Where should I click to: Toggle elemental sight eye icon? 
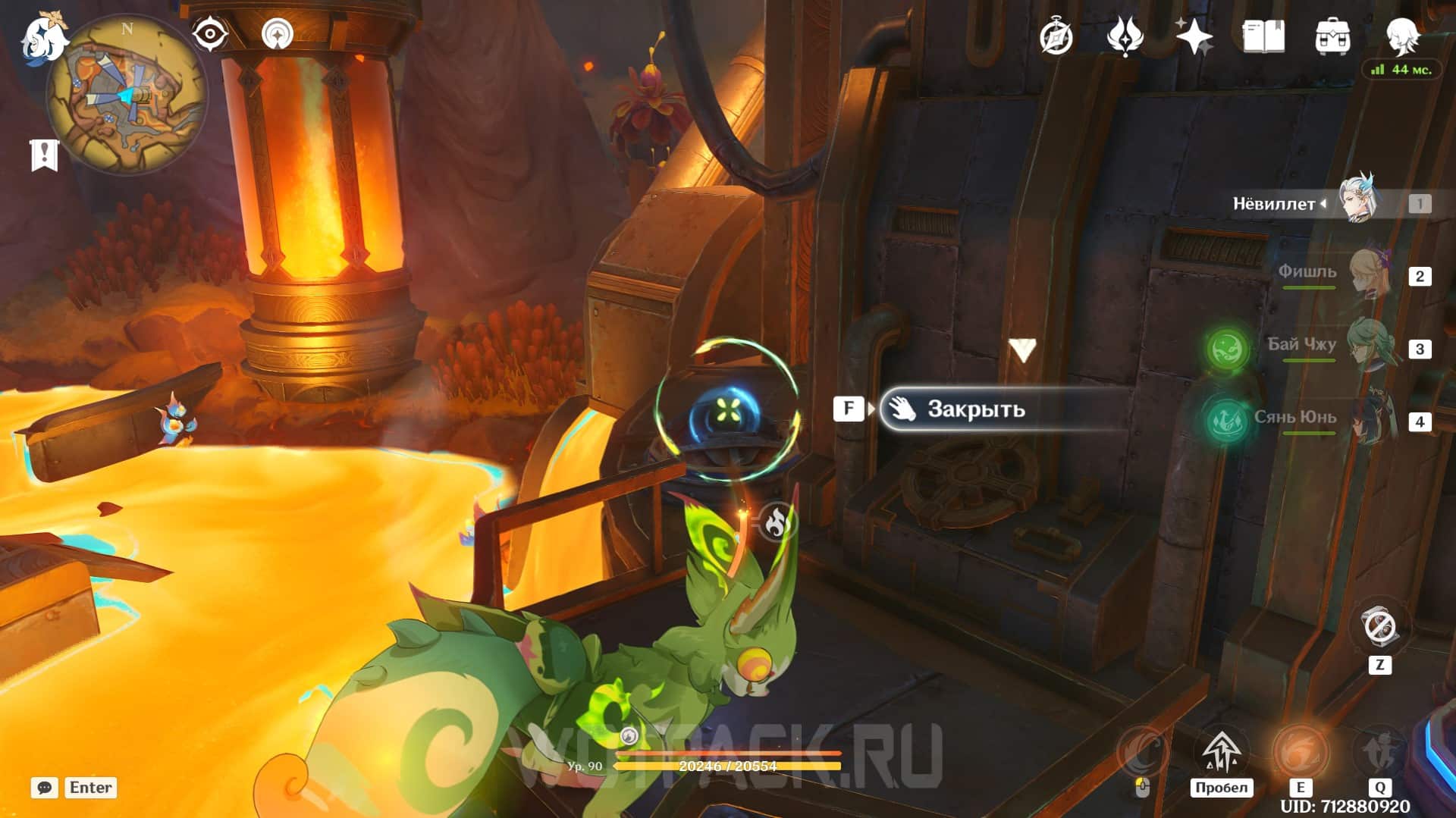tap(209, 34)
